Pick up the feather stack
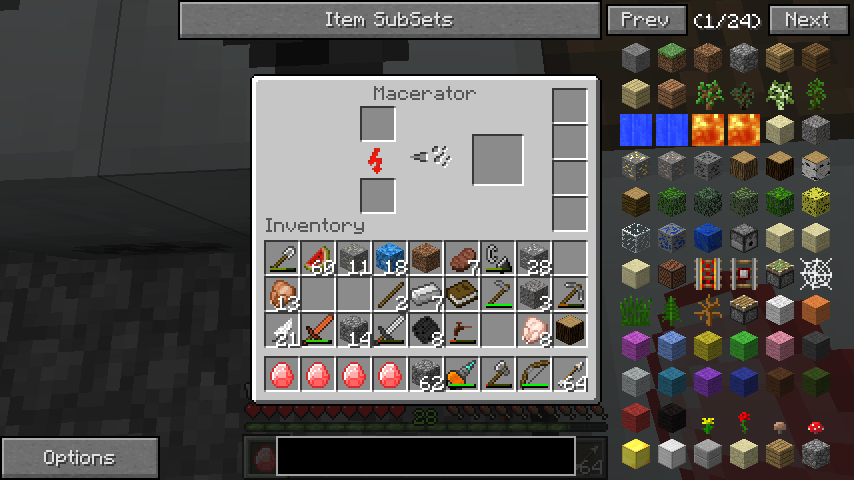Image resolution: width=854 pixels, height=480 pixels. (282, 331)
